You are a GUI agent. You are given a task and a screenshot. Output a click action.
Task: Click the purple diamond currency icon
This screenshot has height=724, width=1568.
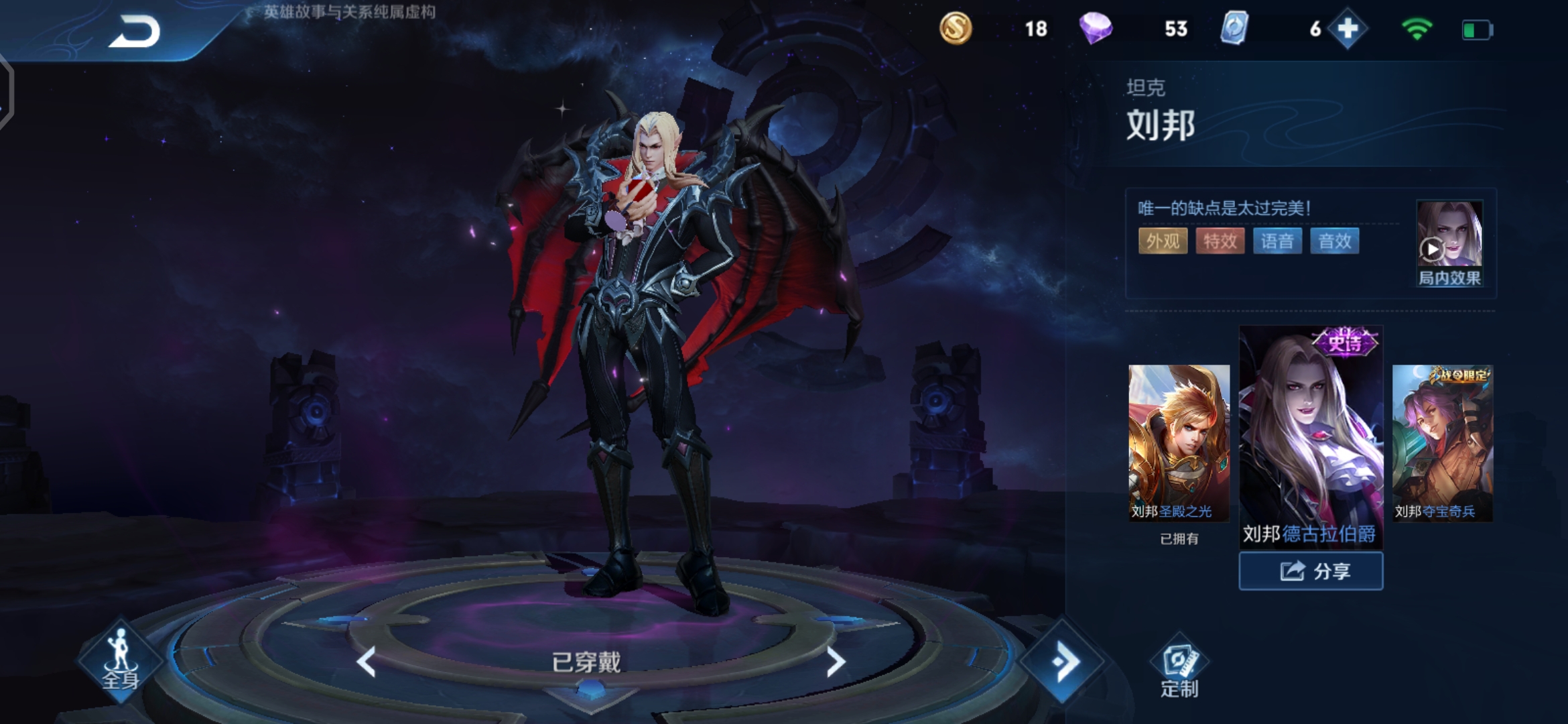(x=1096, y=29)
